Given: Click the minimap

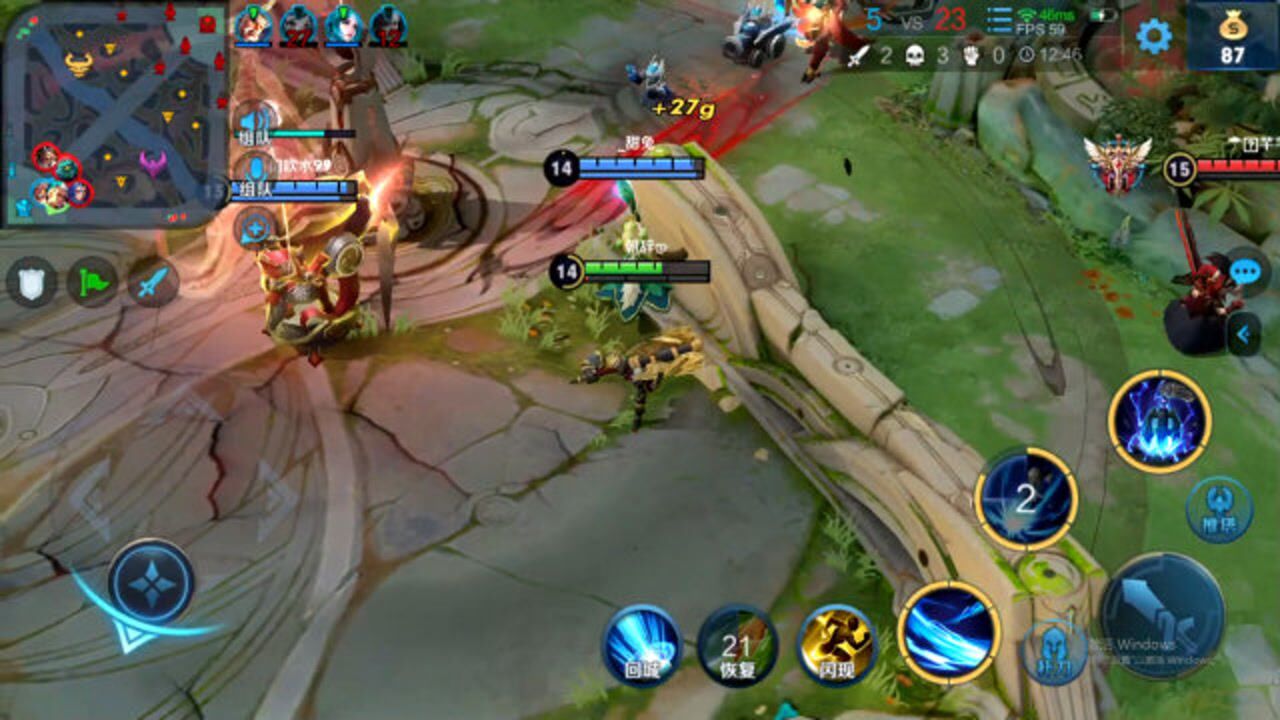Looking at the screenshot, I should pos(115,115).
